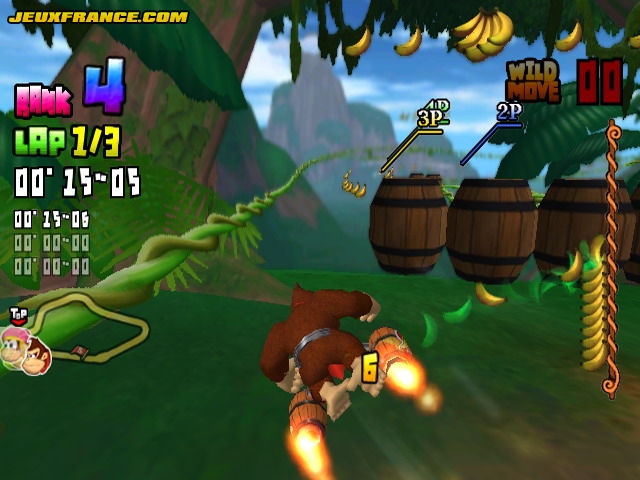This screenshot has width=640, height=480.
Task: Select Donkey Kong's head icon on the minimap
Action: (x=36, y=354)
